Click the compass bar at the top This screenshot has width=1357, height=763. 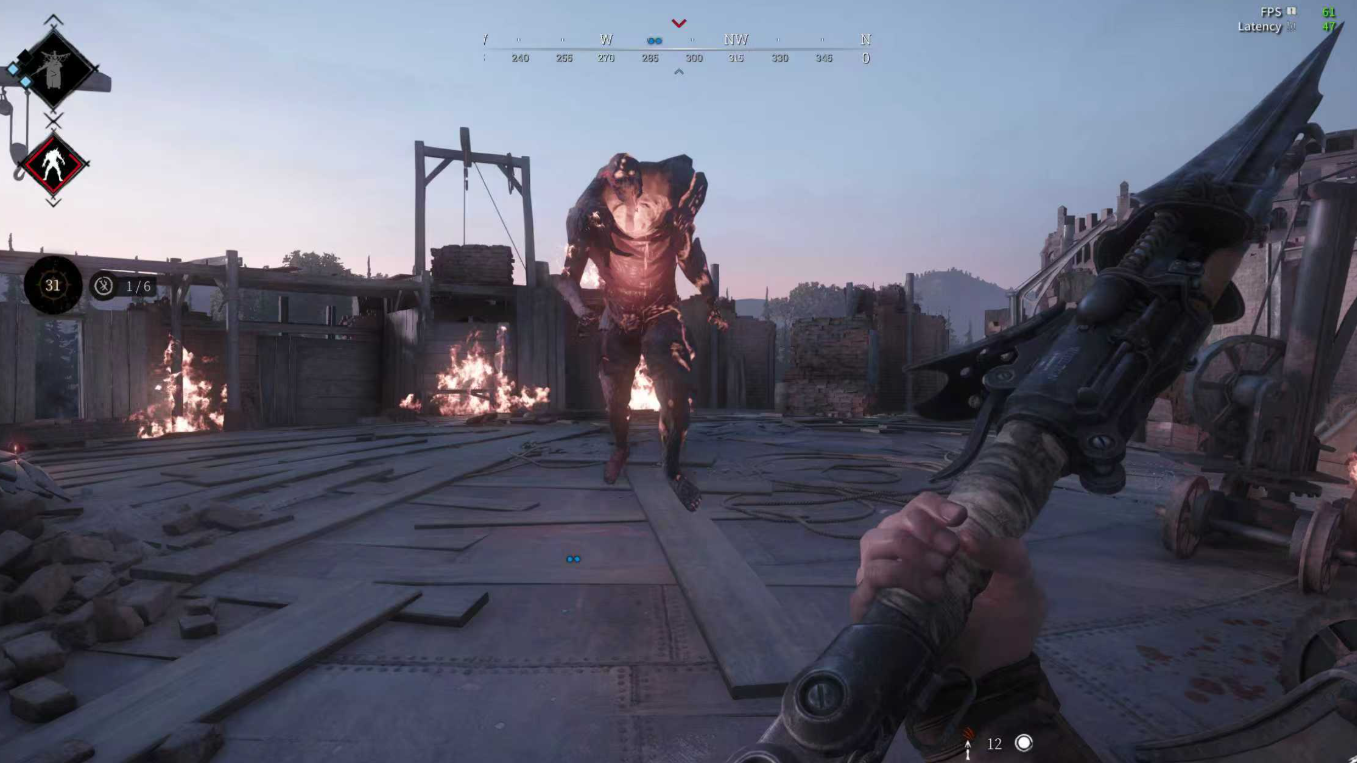click(x=677, y=48)
